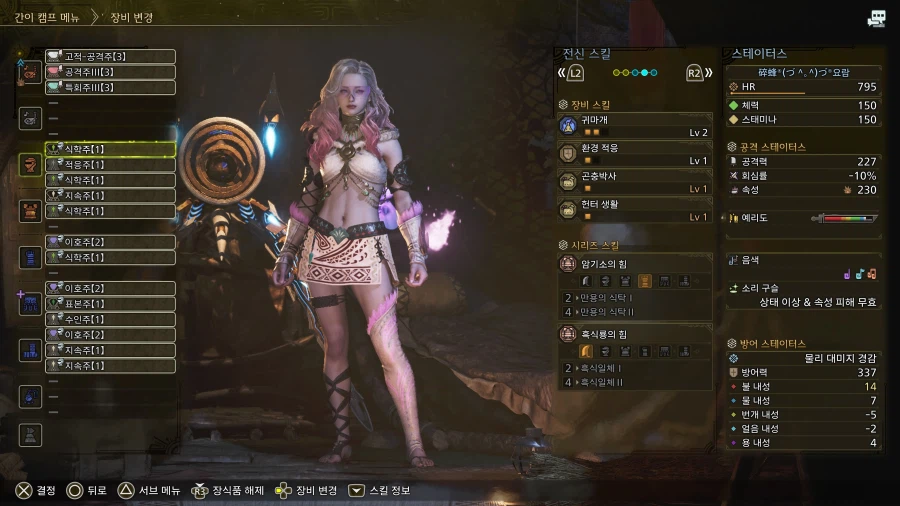
Task: Select the 특회주III[3] decoration row
Action: coord(110,88)
